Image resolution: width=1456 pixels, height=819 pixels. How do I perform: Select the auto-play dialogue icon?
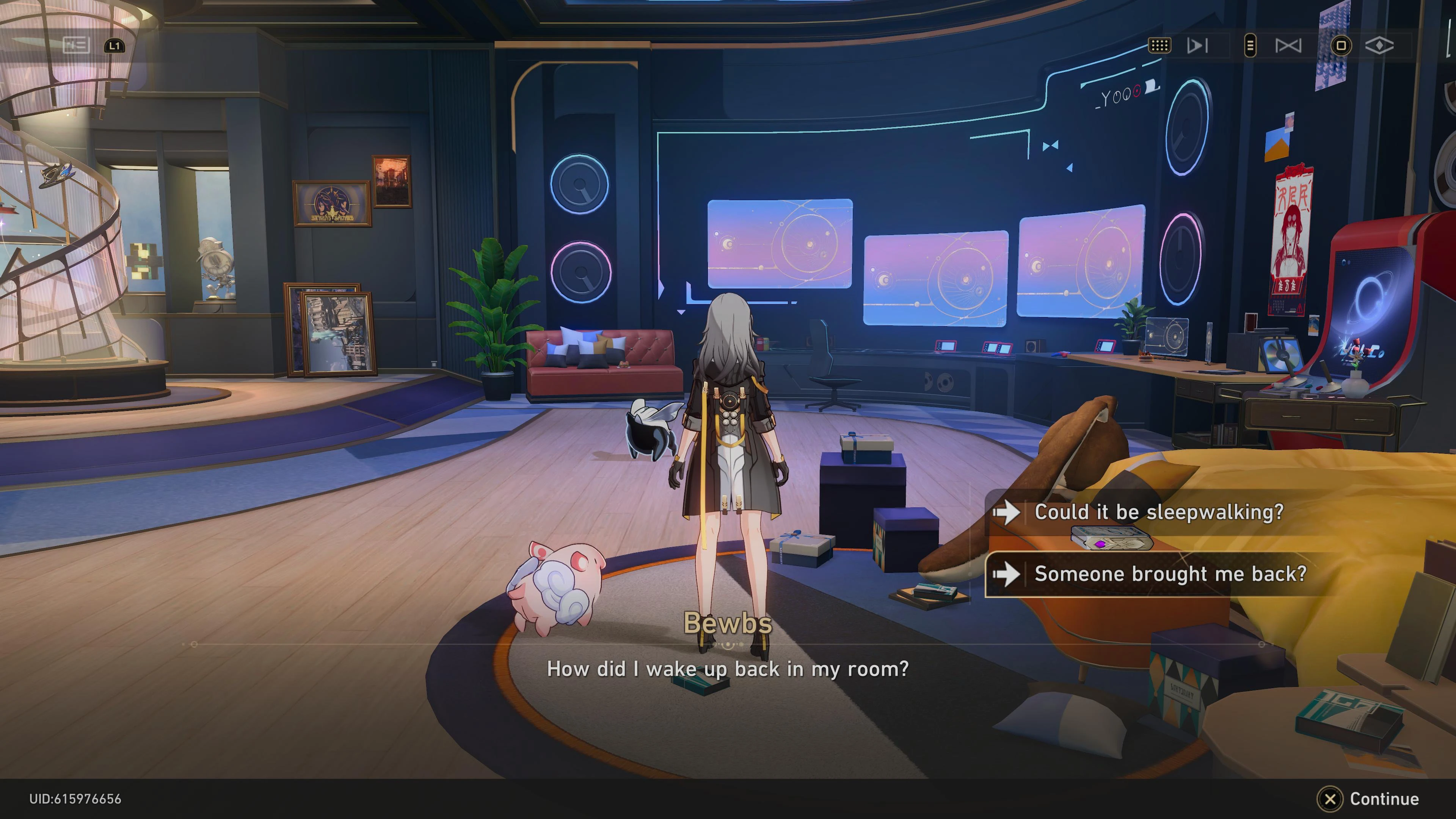coord(1160,46)
